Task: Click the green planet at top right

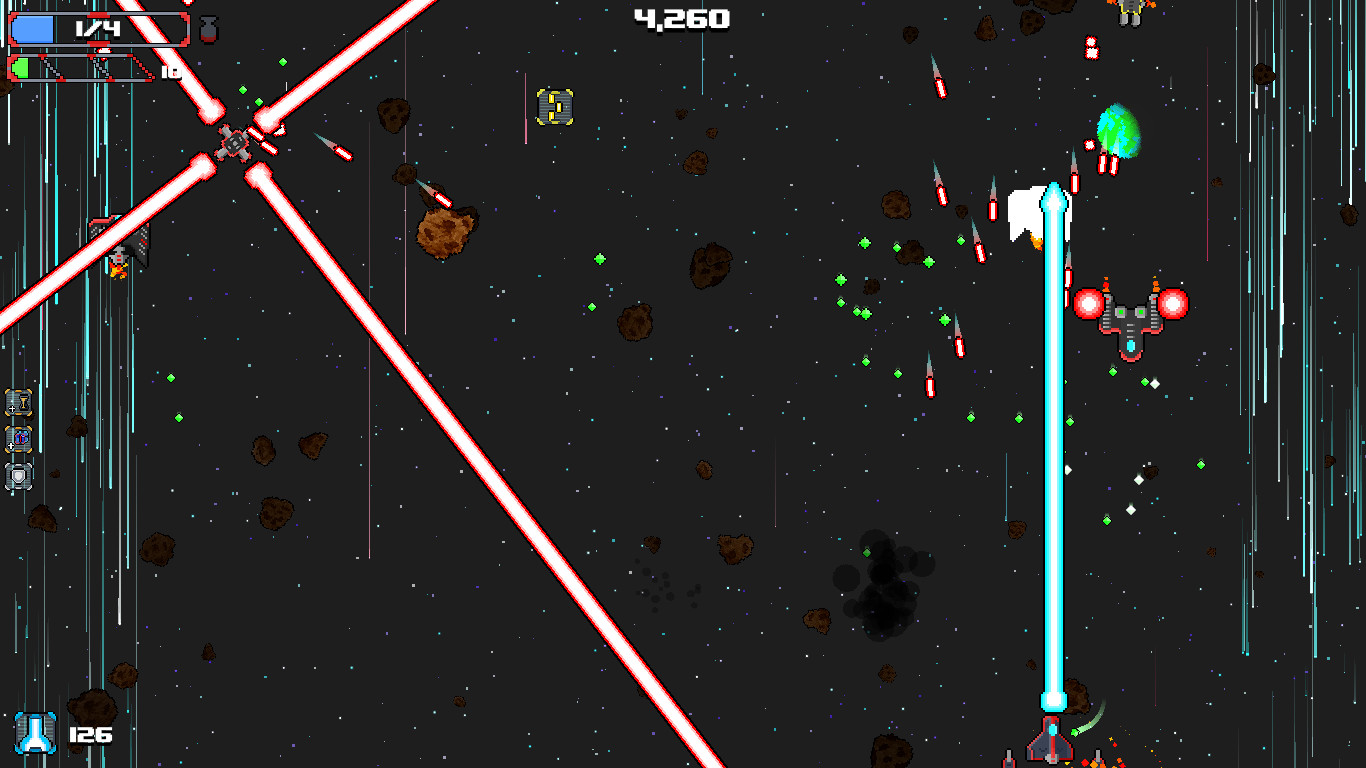Action: click(1120, 130)
